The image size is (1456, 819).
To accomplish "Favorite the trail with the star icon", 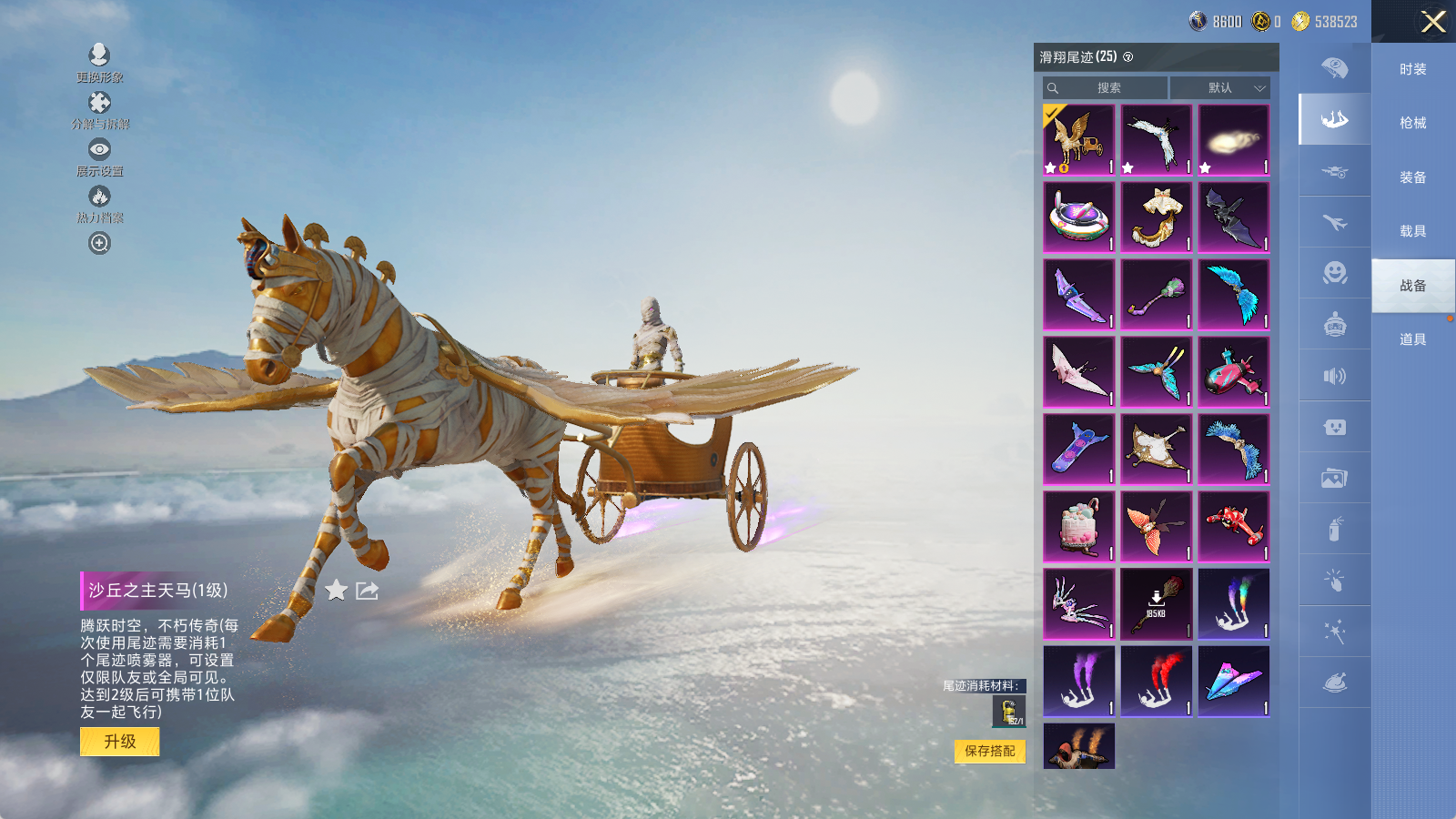I will click(336, 591).
